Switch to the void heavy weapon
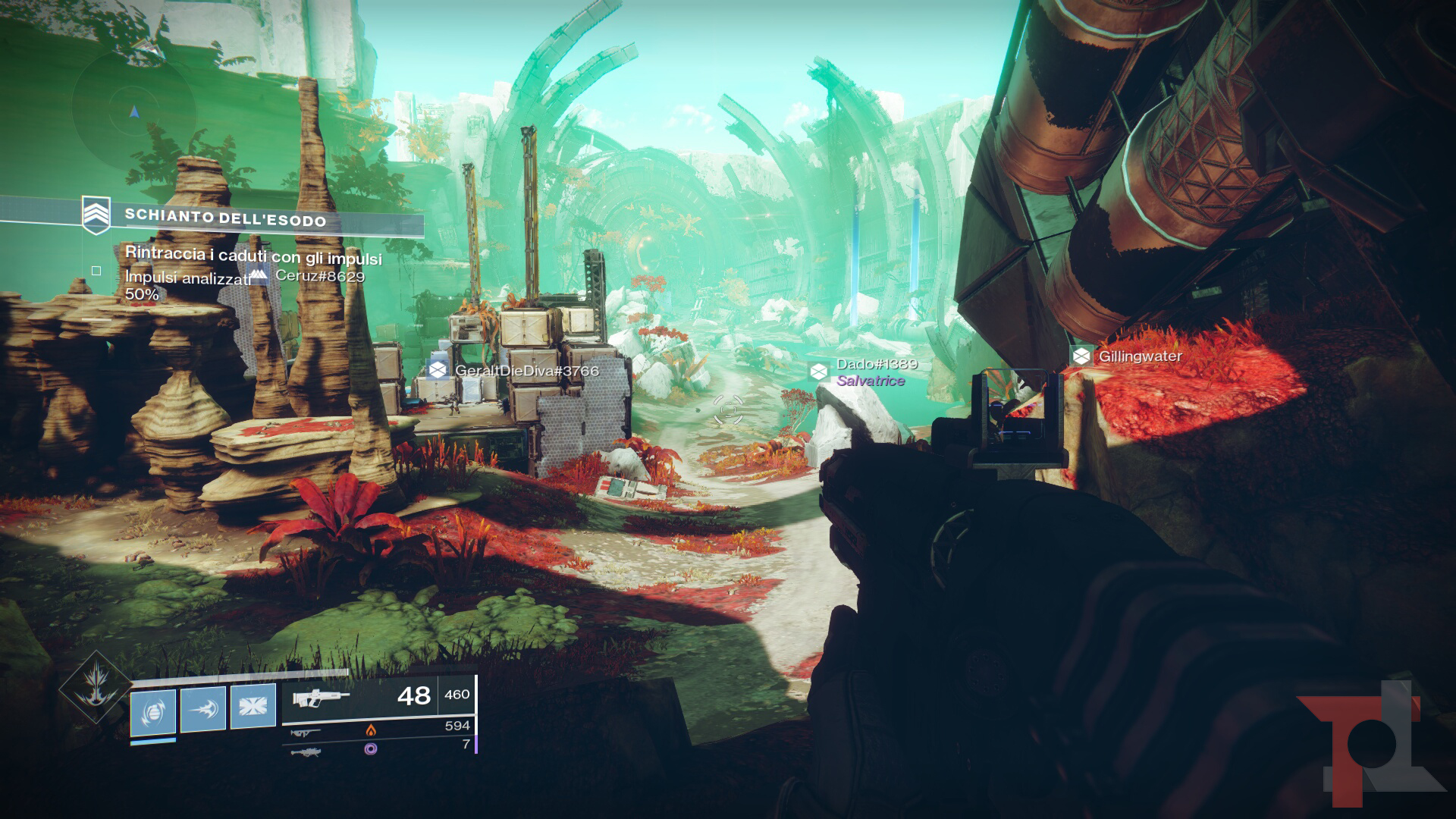1456x819 pixels. 377,748
